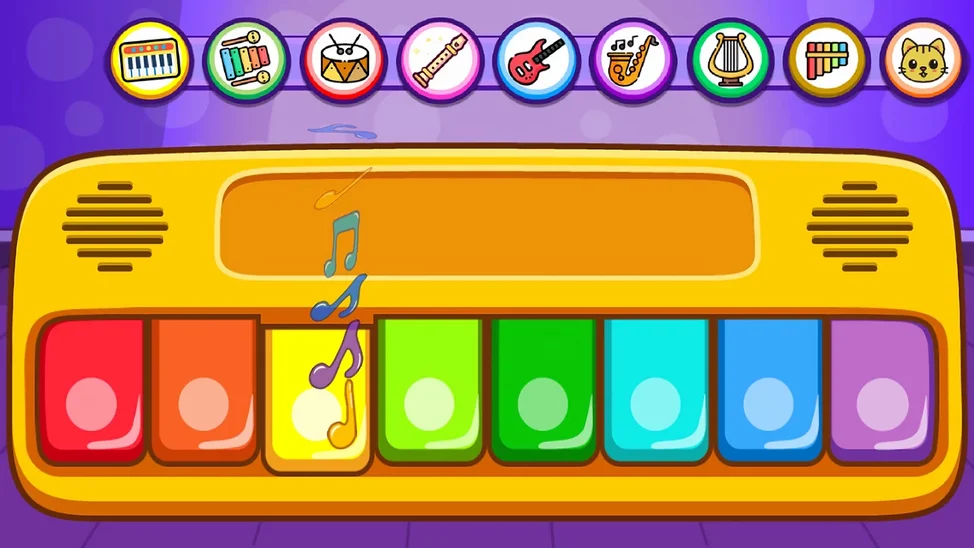974x548 pixels.
Task: Switch to the saxophone instrument
Action: tap(633, 60)
